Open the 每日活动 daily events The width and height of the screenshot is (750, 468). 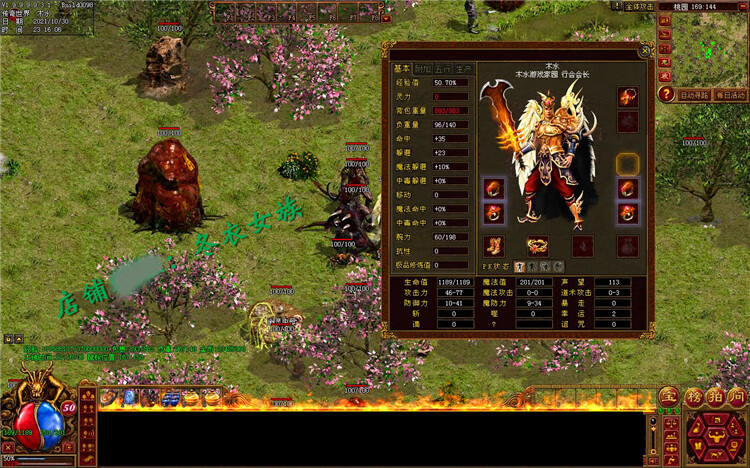(x=731, y=95)
